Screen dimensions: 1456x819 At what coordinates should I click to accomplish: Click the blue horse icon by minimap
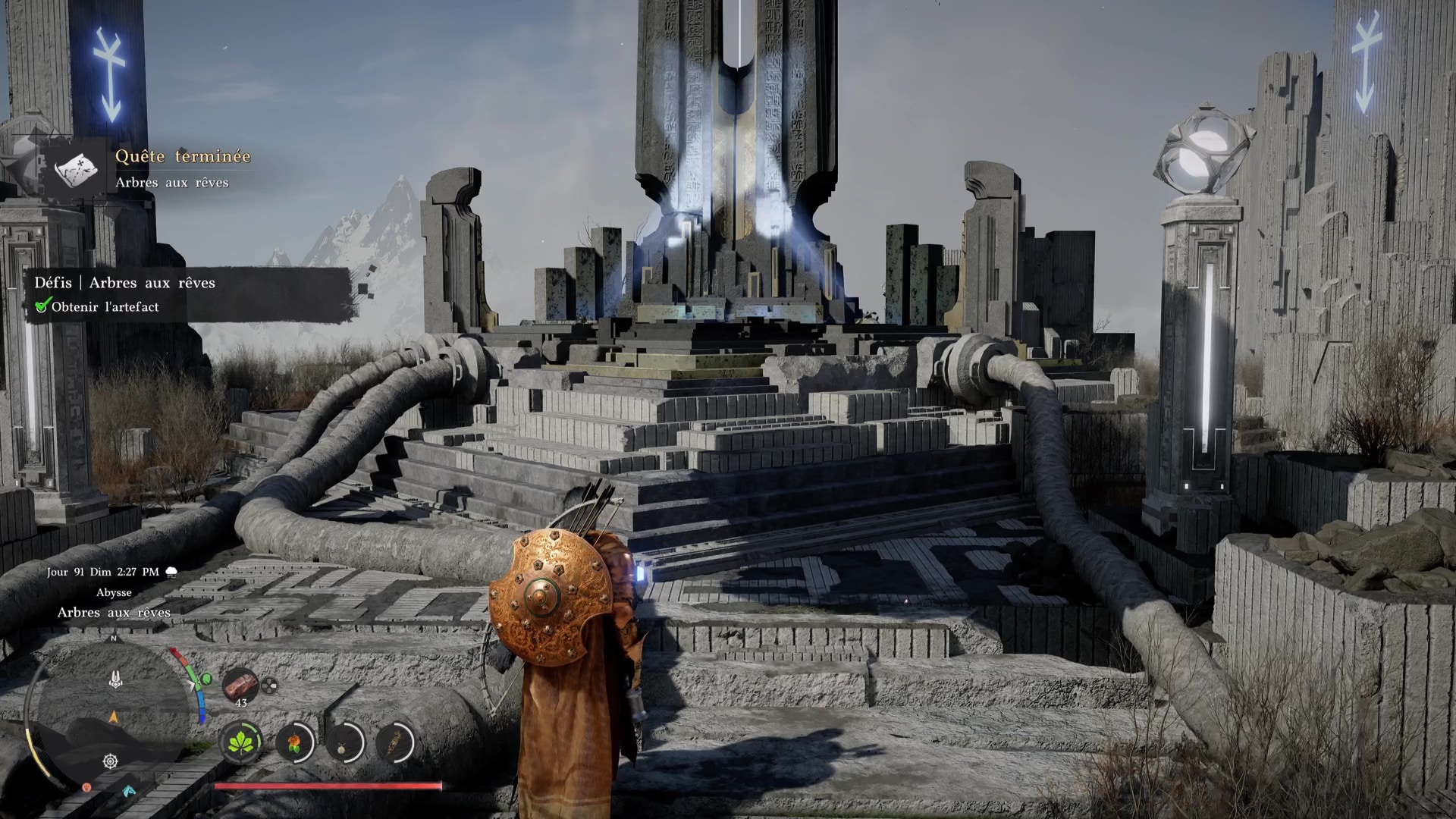pos(129,791)
